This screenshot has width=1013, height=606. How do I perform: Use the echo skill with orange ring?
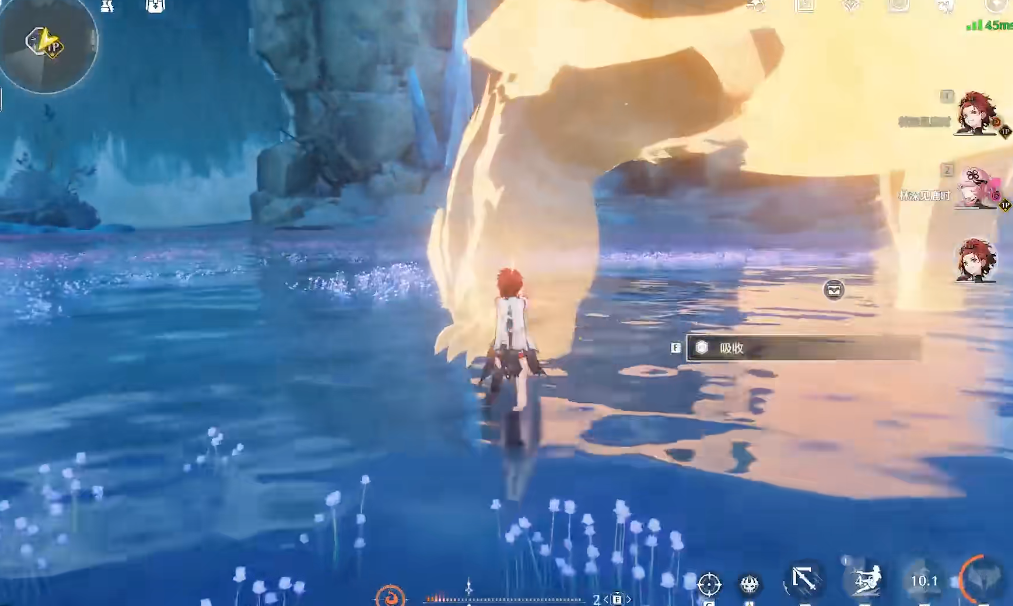[980, 579]
